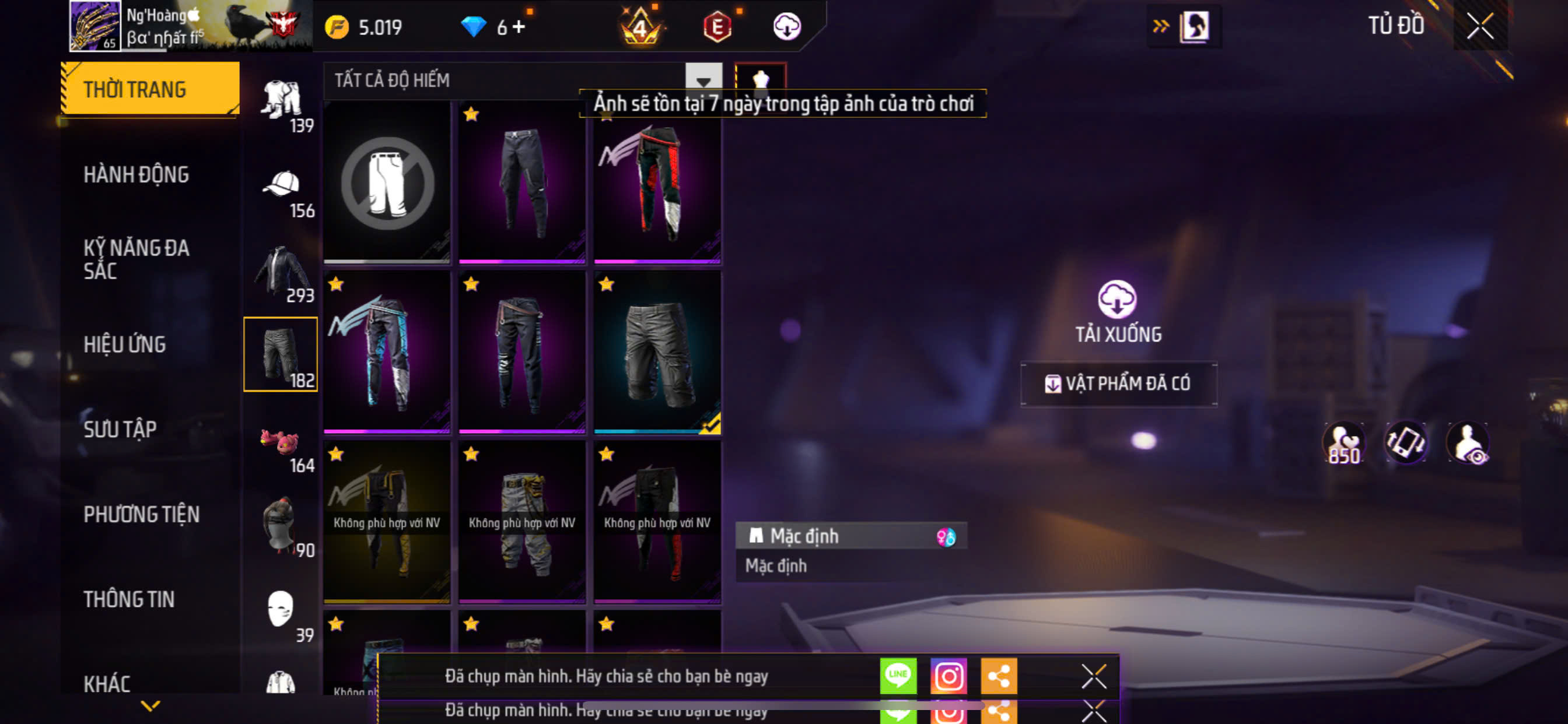Switch to the THỜI TRANG tab
Viewport: 1568px width, 724px height.
tap(150, 89)
